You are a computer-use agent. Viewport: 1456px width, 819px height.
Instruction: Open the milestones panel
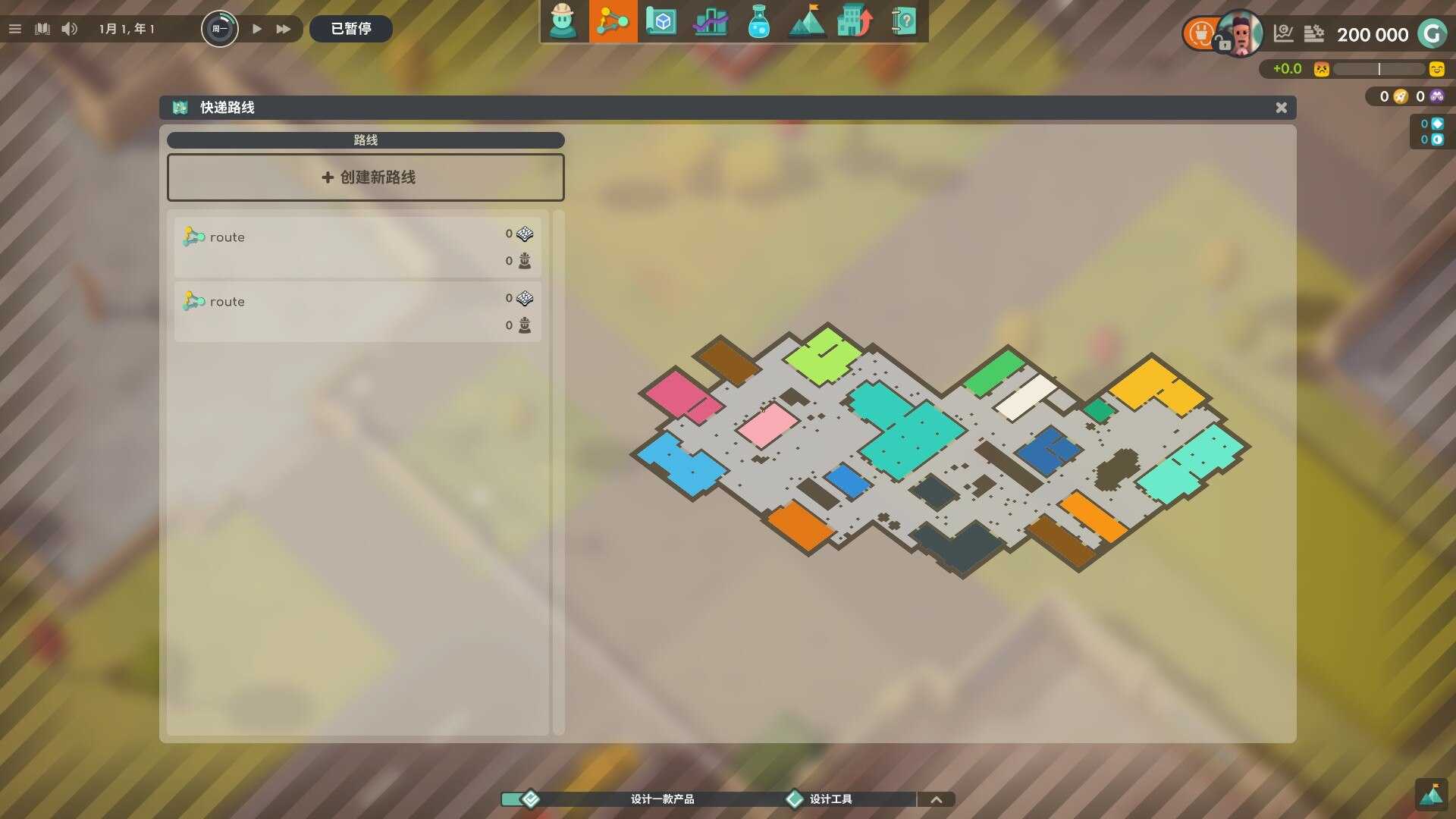tap(808, 22)
